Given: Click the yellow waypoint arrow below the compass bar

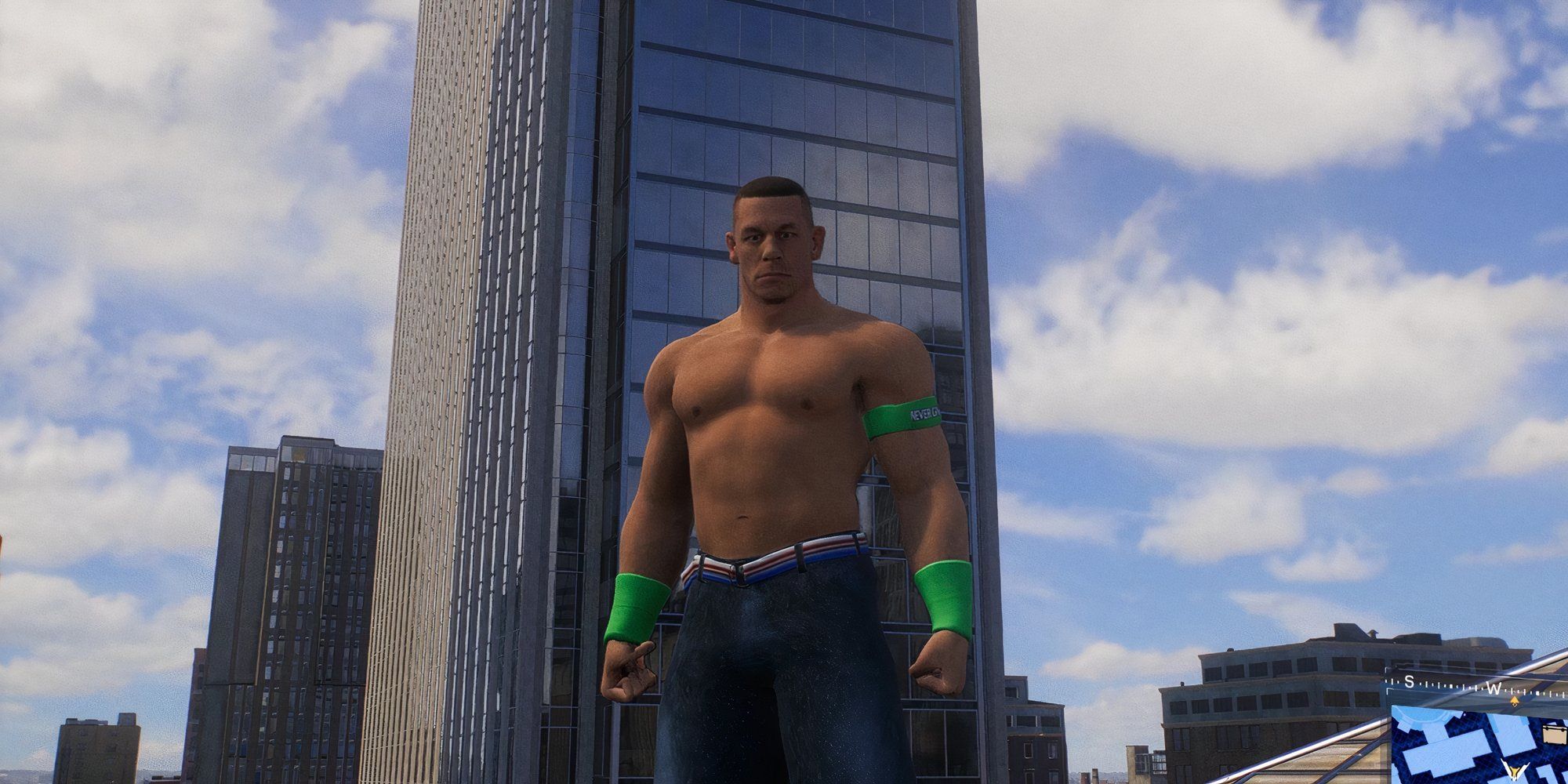Looking at the screenshot, I should pos(1515,701).
